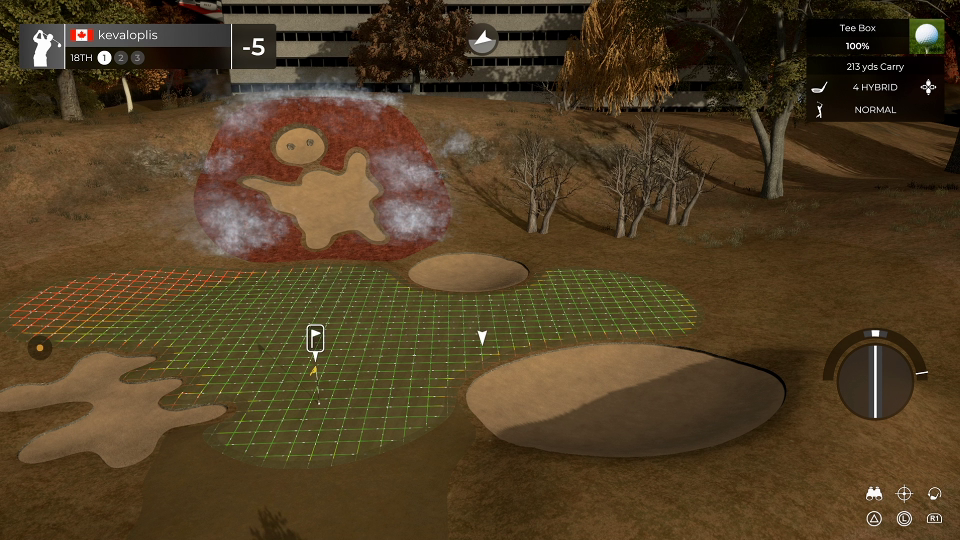Screen dimensions: 960x540
Task: Click the Tee Box golf ball lie image
Action: pyautogui.click(x=927, y=37)
